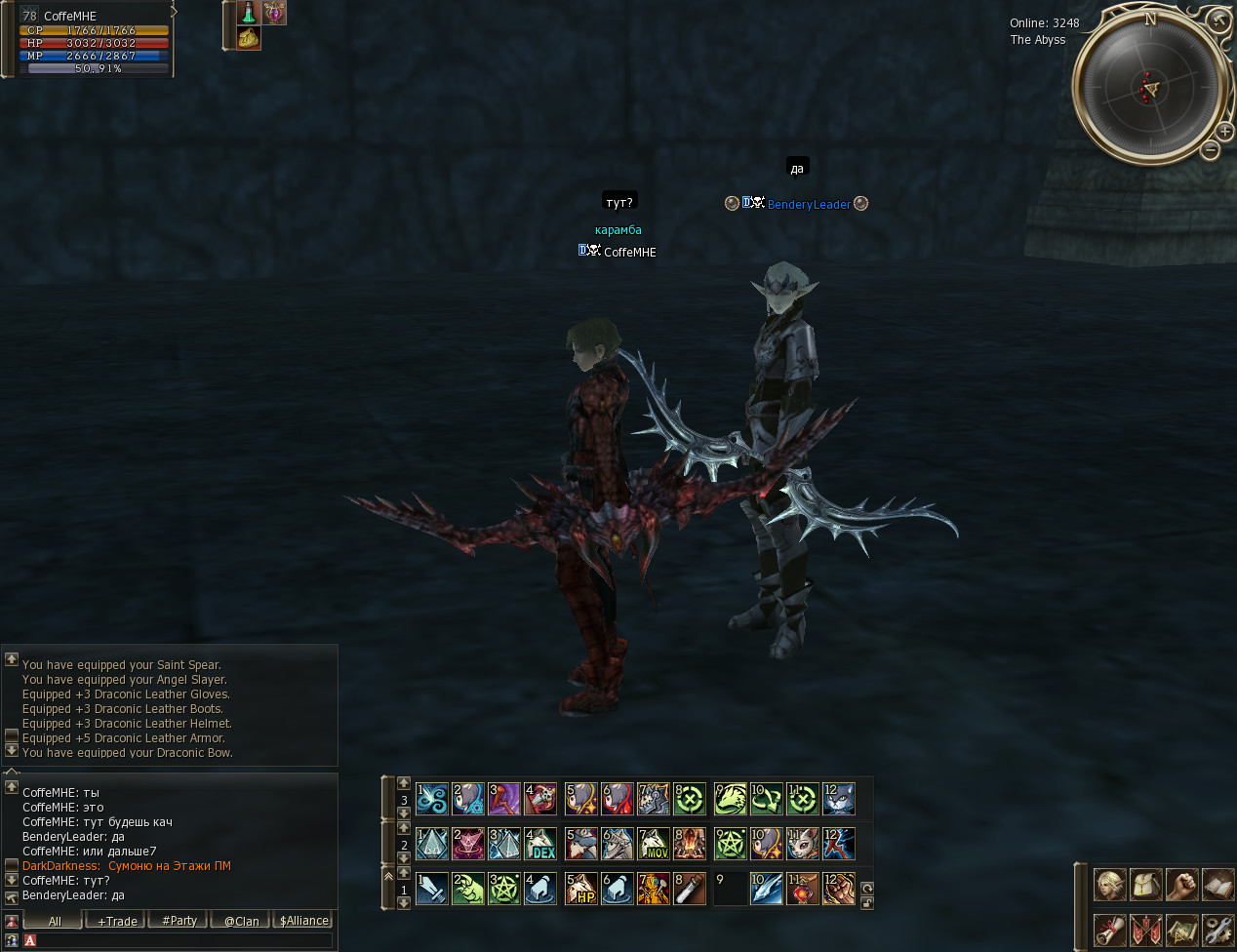The width and height of the screenshot is (1237, 952).
Task: Open the inventory backpack icon
Action: click(1145, 885)
